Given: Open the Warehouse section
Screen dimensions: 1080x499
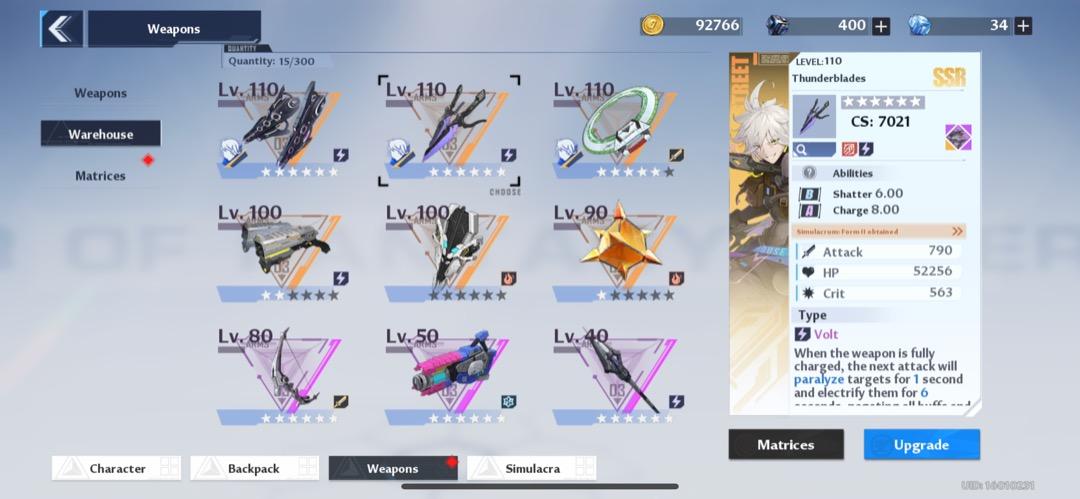Looking at the screenshot, I should tap(100, 134).
